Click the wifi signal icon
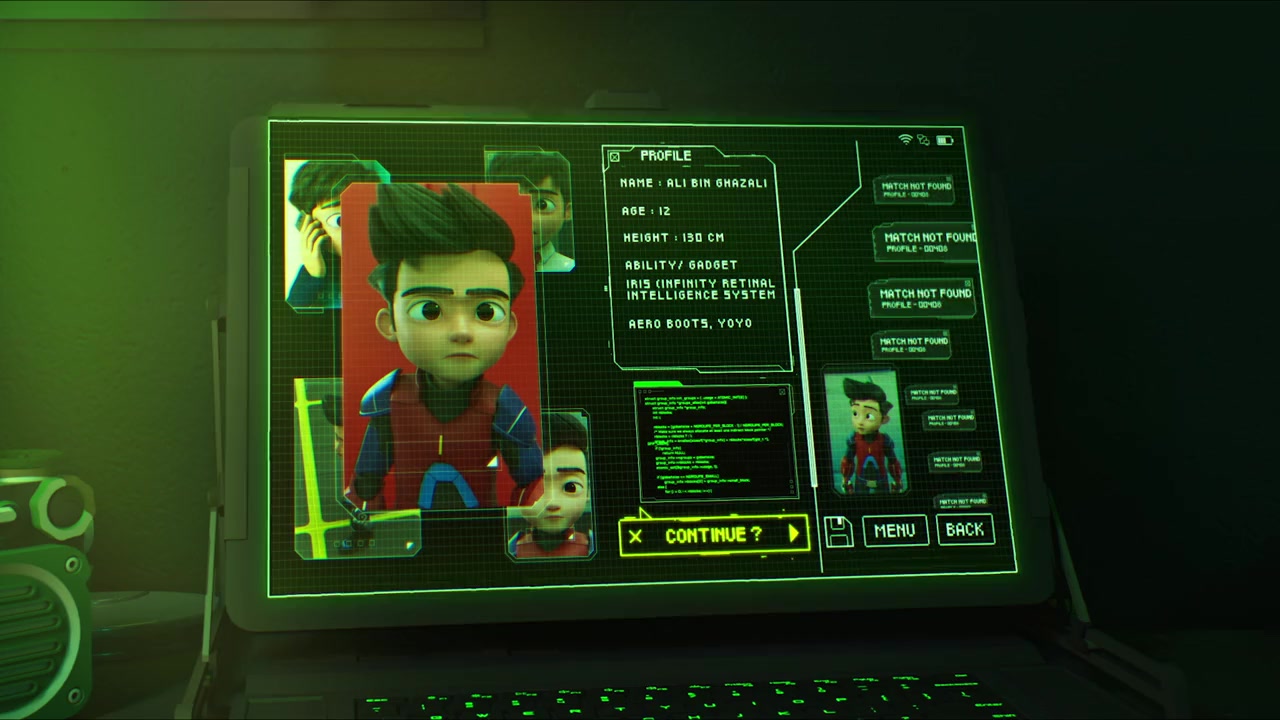 point(906,140)
